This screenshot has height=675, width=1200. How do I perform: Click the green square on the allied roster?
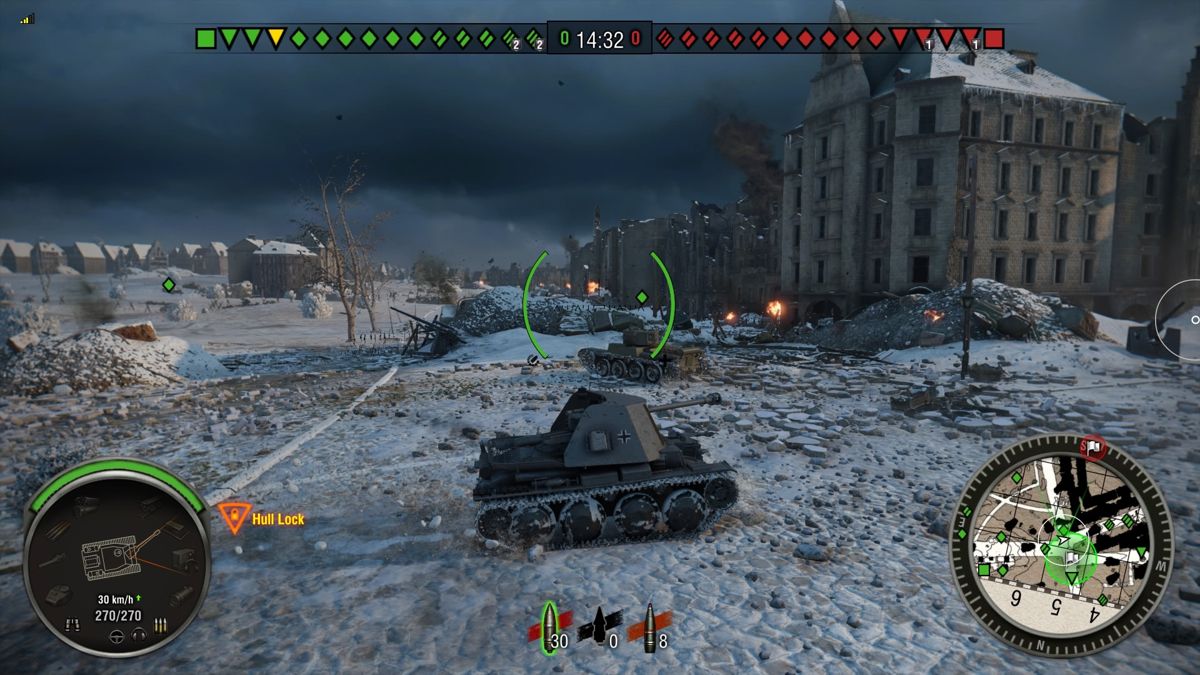tap(205, 39)
